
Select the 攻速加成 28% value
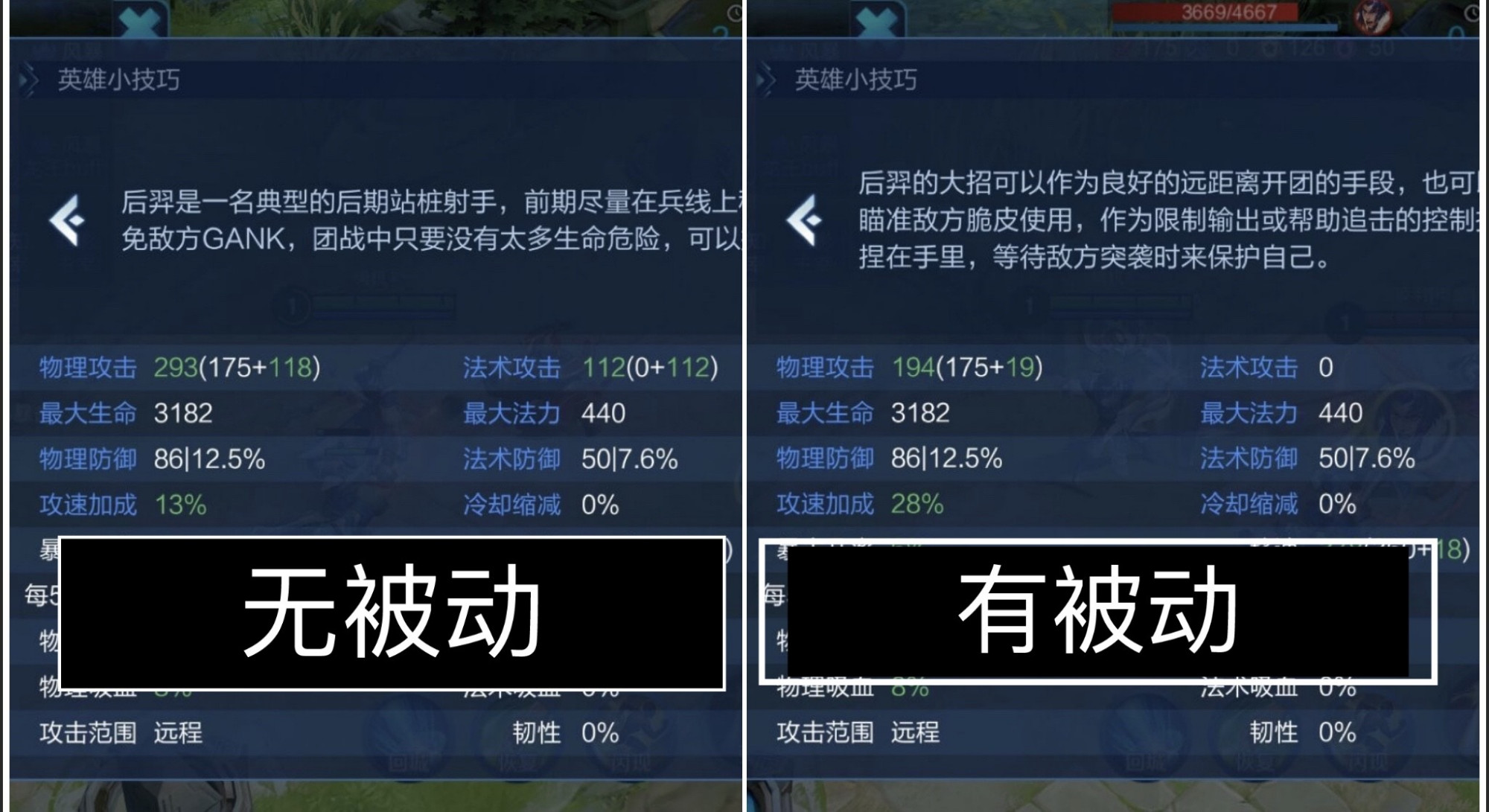tap(919, 503)
